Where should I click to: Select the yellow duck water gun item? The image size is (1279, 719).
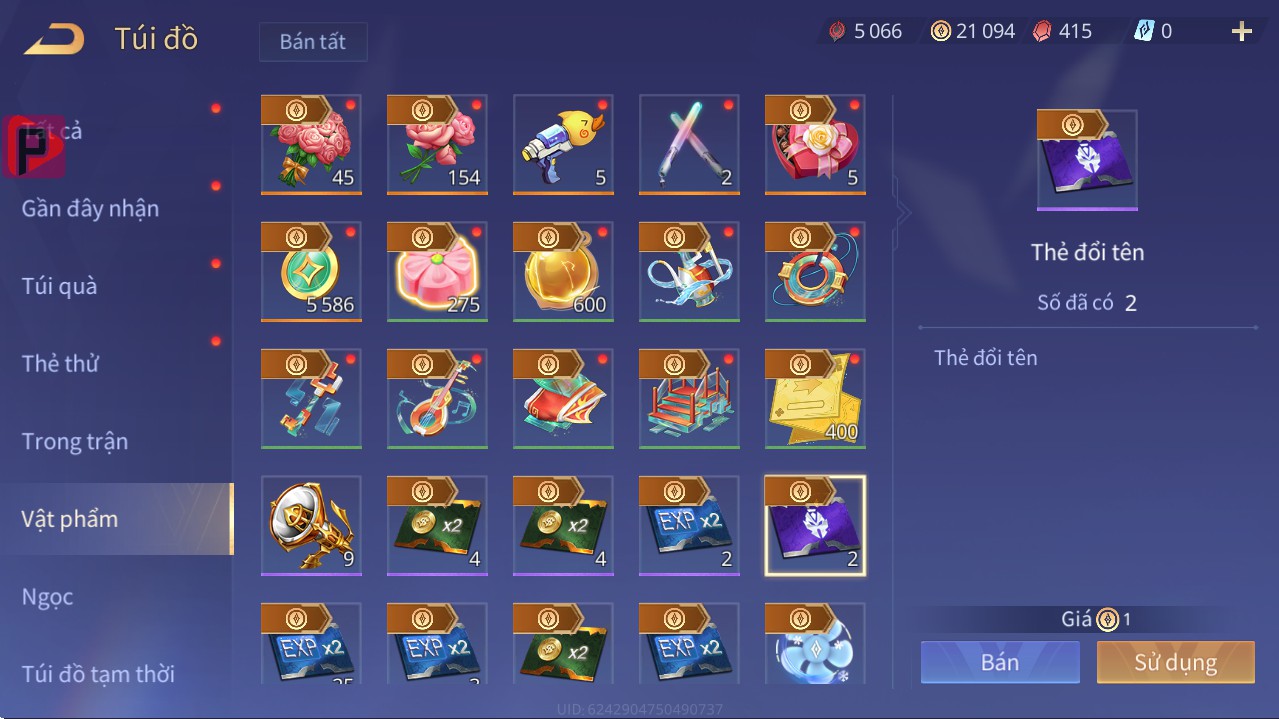pyautogui.click(x=563, y=146)
